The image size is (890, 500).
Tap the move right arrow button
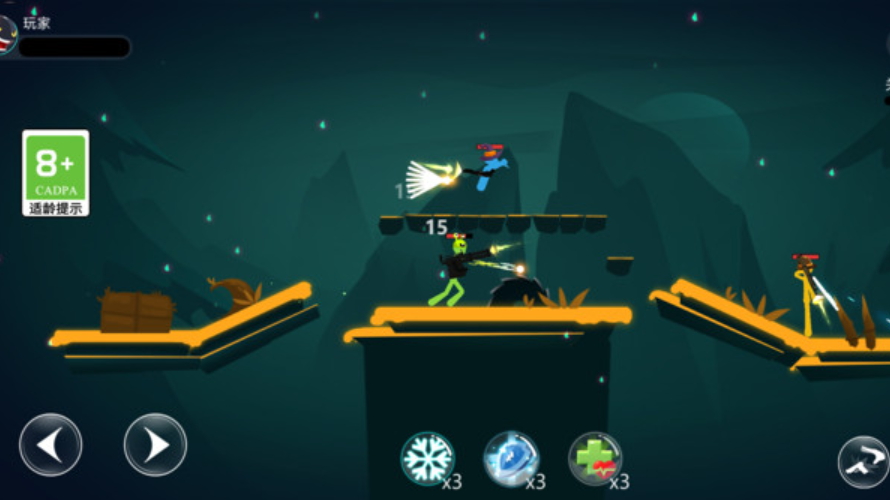tap(155, 445)
